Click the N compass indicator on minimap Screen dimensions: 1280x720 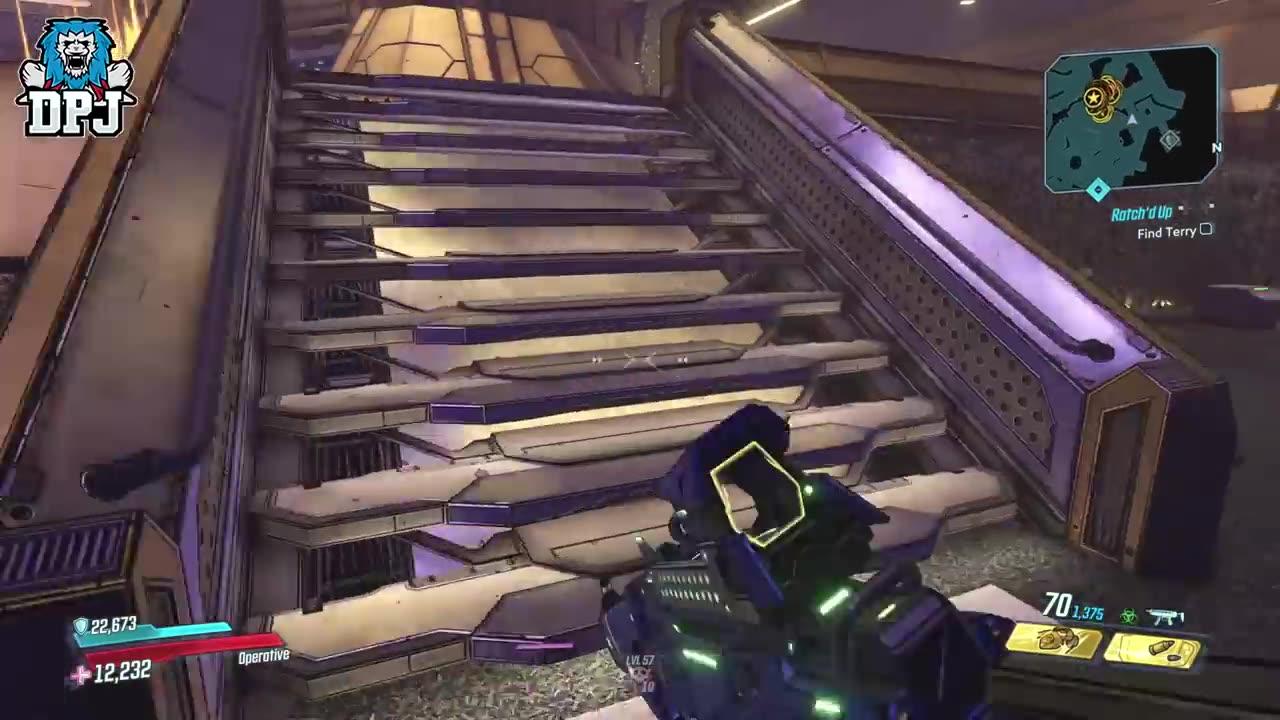tap(1217, 147)
